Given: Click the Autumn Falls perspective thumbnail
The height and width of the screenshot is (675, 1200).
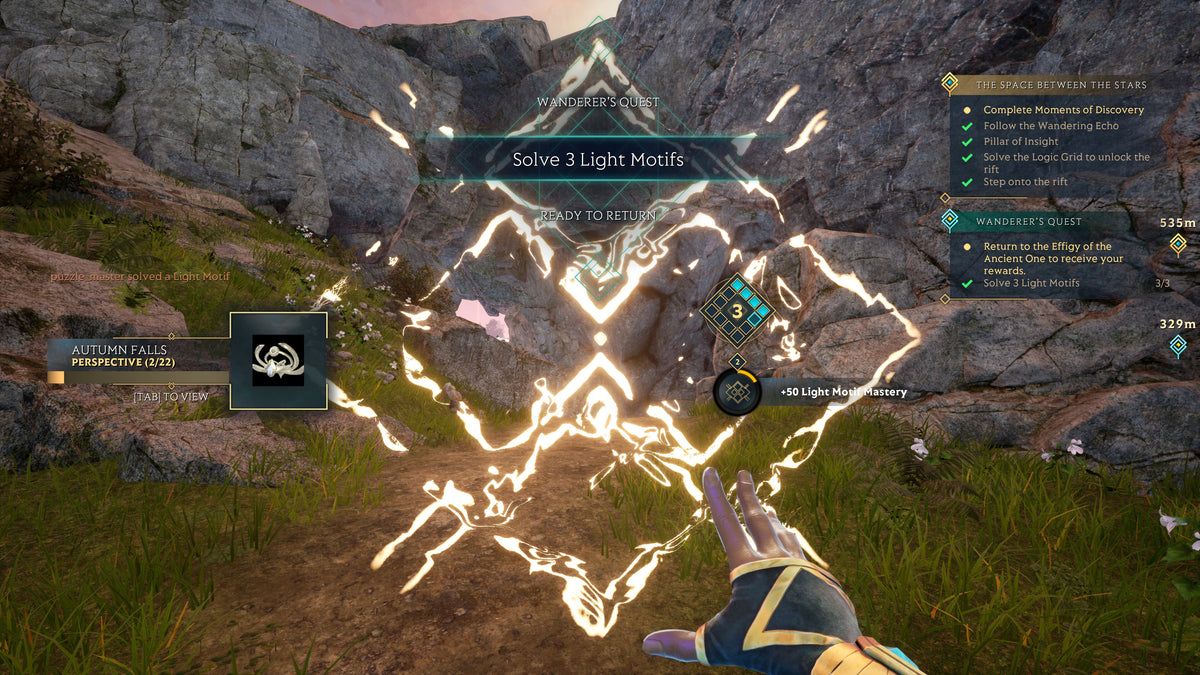Looking at the screenshot, I should (278, 360).
